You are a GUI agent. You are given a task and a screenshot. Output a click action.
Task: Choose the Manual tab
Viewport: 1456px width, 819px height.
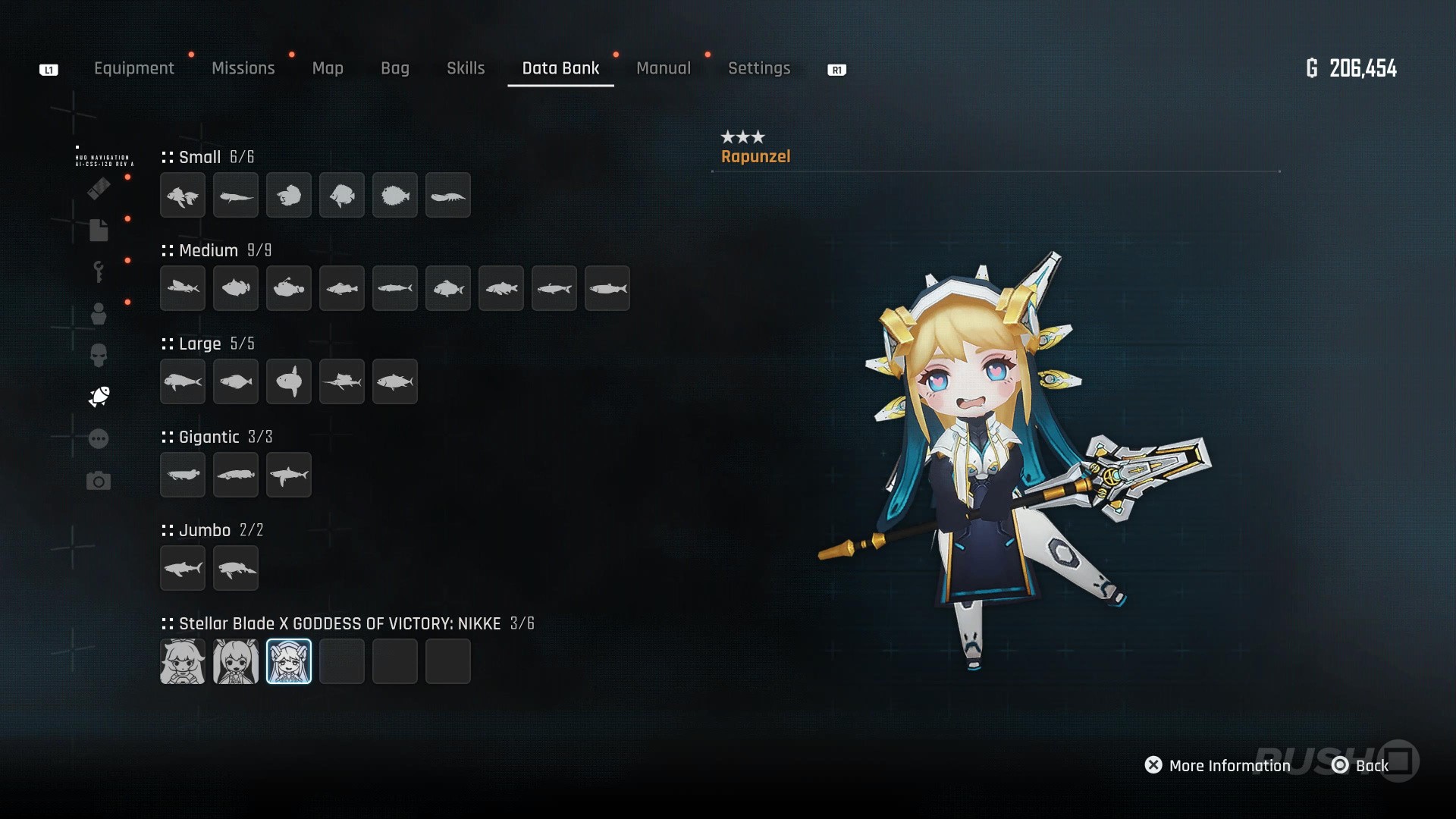tap(664, 68)
